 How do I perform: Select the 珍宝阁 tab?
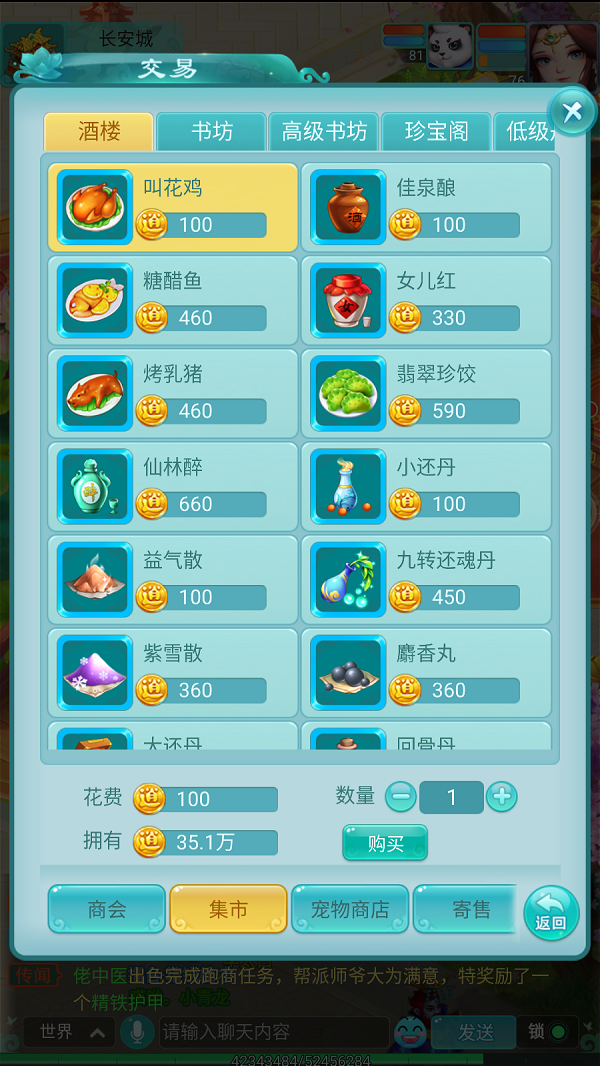436,132
